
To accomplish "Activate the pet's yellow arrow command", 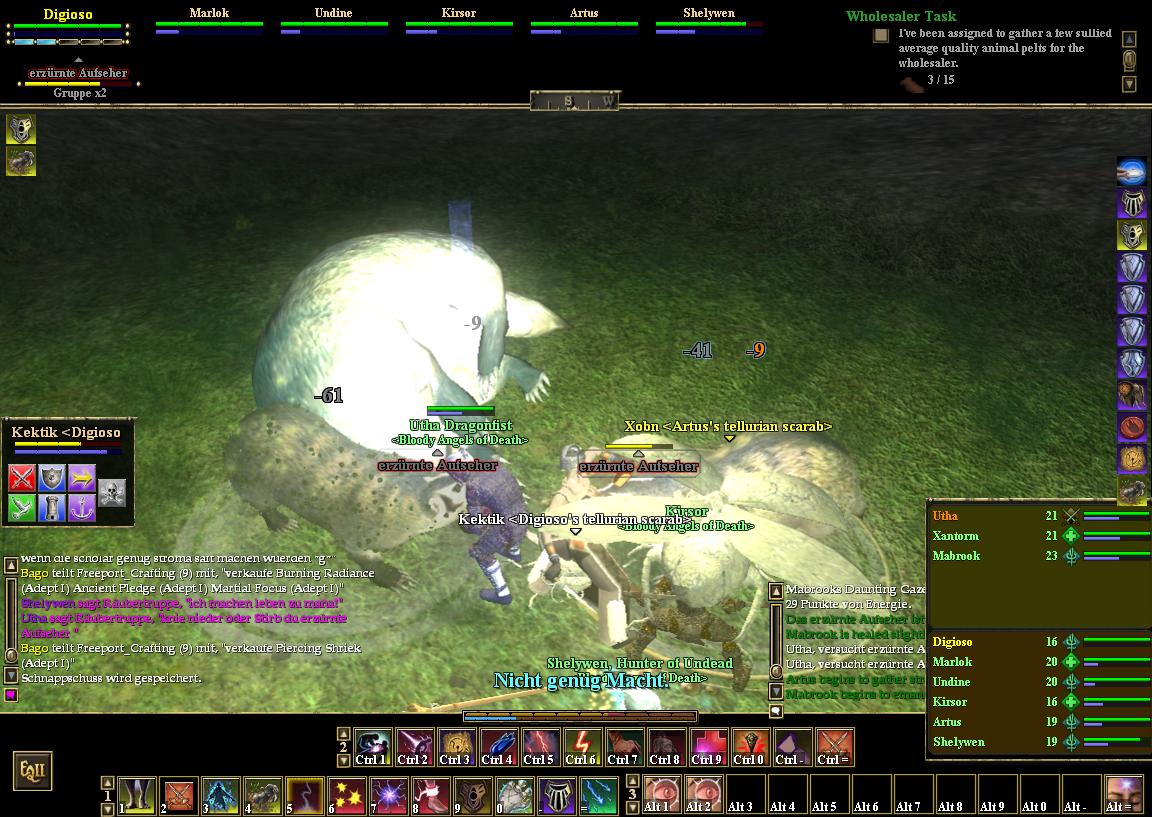I will 82,478.
